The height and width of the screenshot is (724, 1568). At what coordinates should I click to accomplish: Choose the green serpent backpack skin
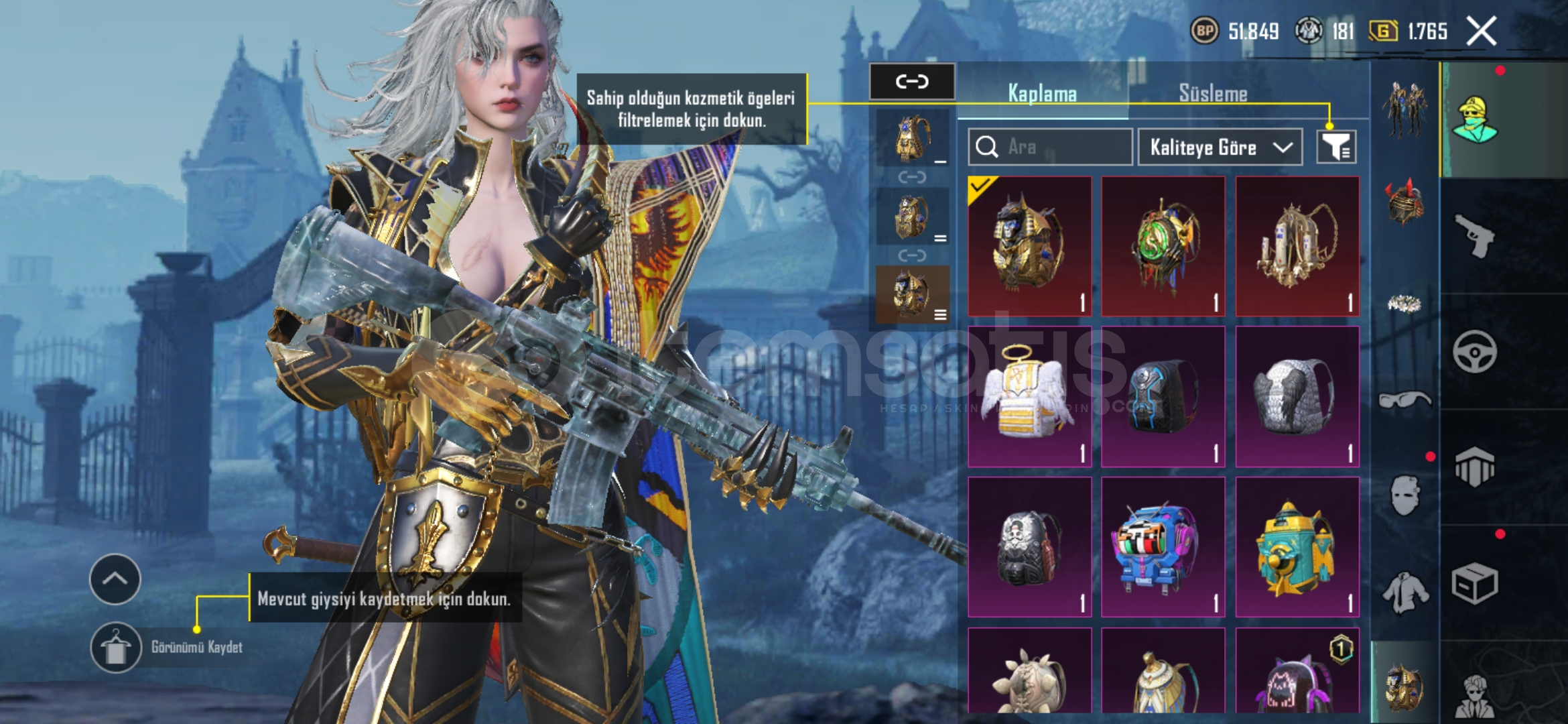(x=1163, y=246)
